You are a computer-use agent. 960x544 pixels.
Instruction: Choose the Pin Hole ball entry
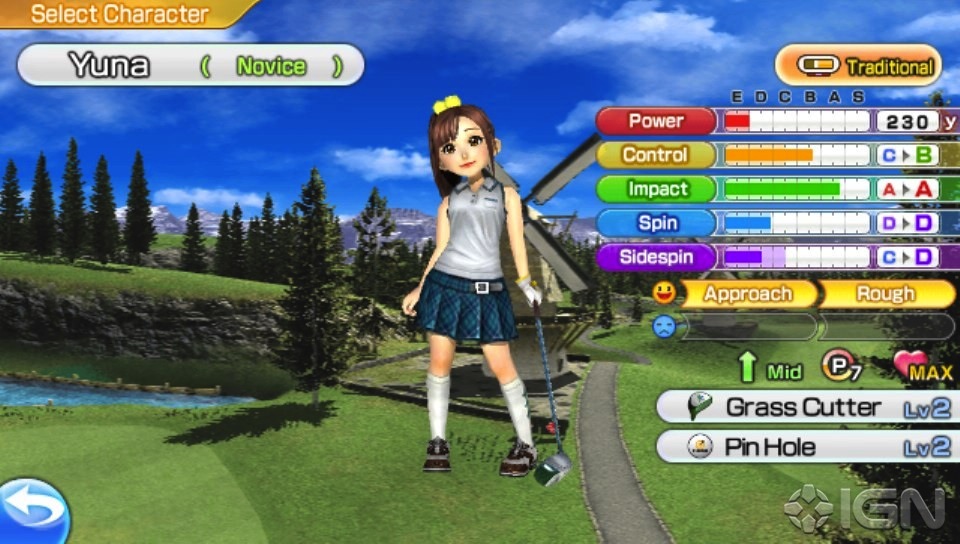click(805, 447)
